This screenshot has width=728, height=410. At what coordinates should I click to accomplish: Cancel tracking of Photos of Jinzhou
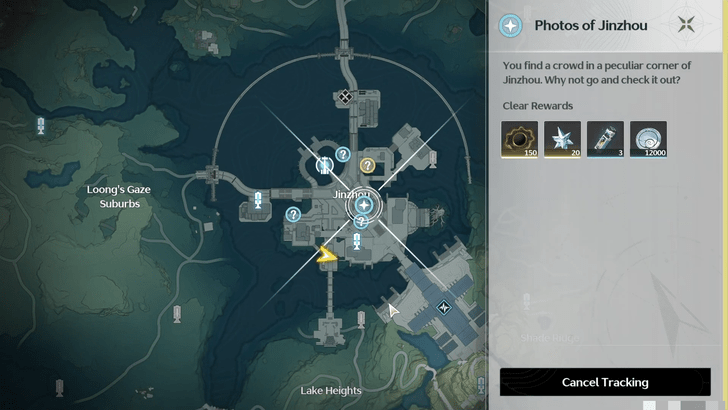[605, 382]
